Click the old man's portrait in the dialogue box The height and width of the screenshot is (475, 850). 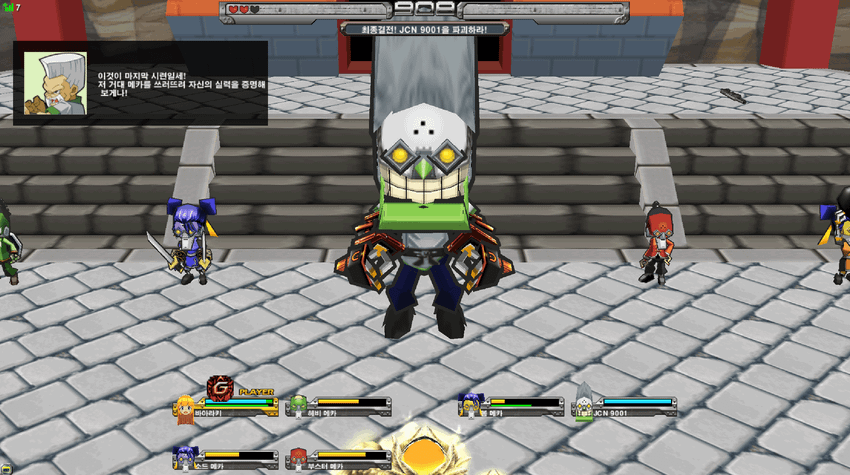pos(55,83)
